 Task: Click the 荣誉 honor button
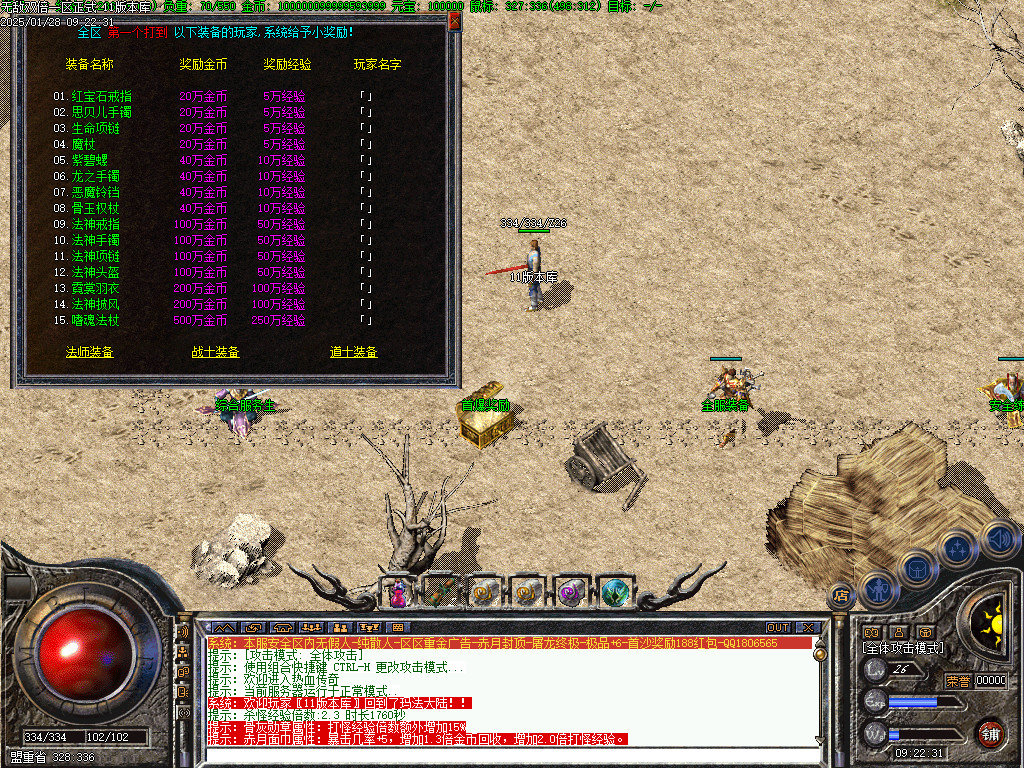click(958, 680)
